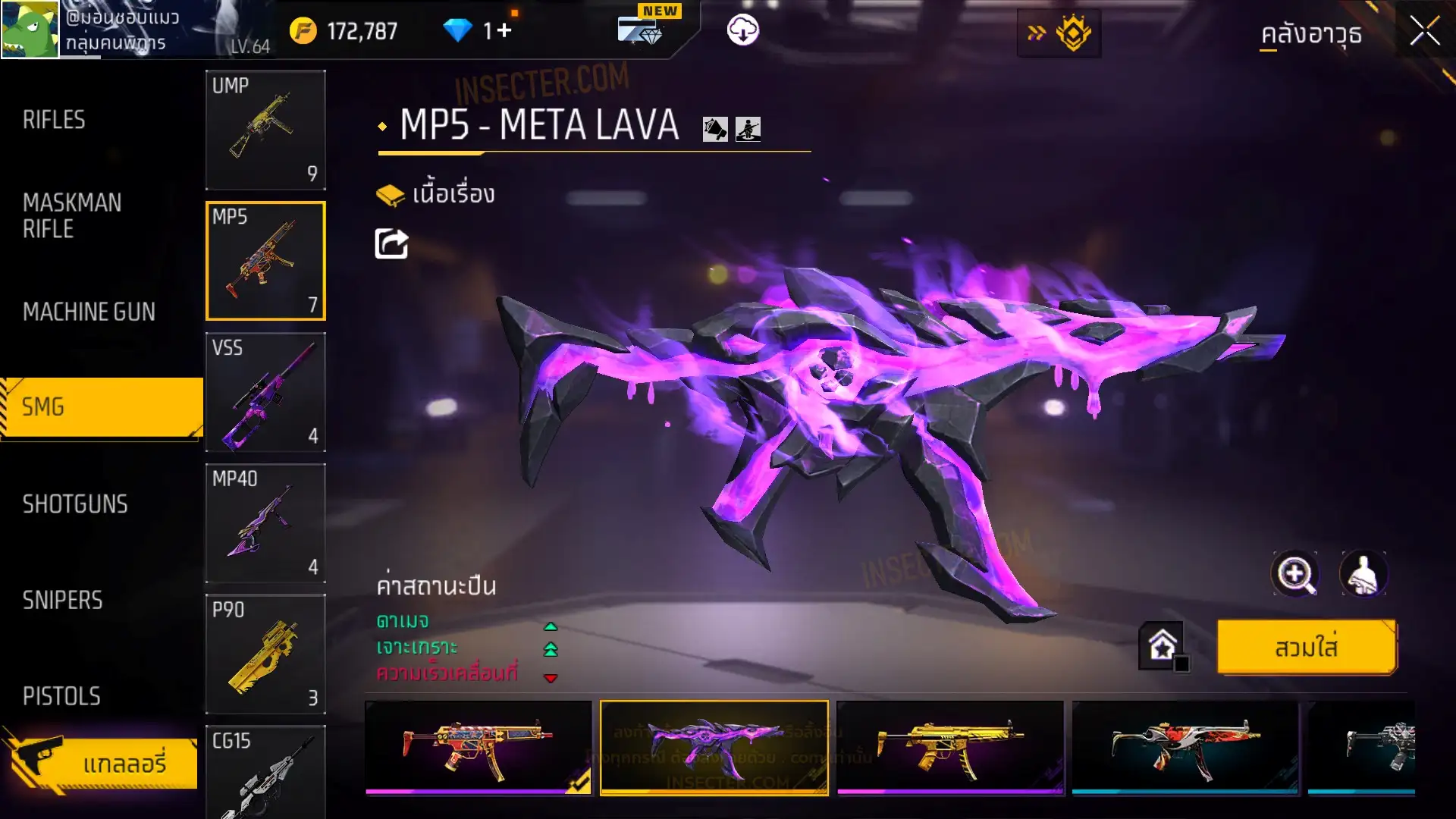Switch to SNIPERS weapon category
The width and height of the screenshot is (1456, 819).
pos(62,601)
